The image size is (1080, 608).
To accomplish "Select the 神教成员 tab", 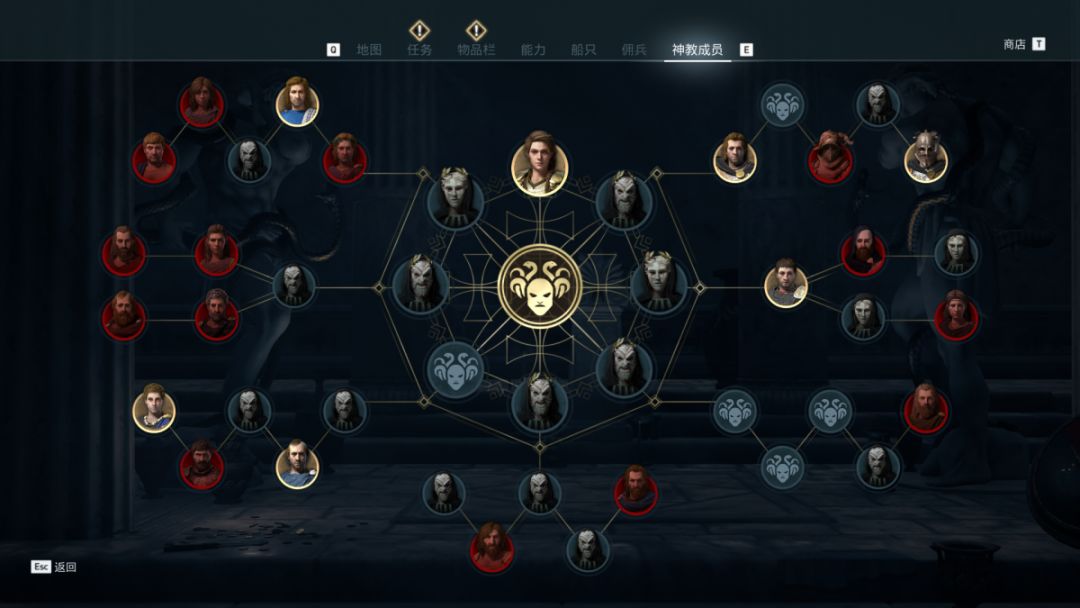I will [697, 50].
